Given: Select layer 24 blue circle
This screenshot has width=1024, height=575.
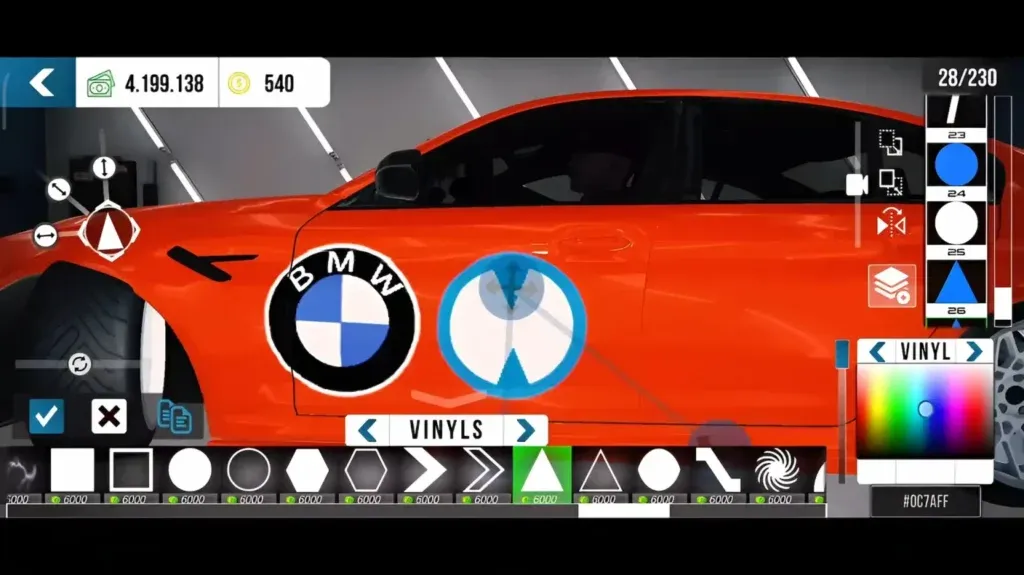Looking at the screenshot, I should coord(956,164).
